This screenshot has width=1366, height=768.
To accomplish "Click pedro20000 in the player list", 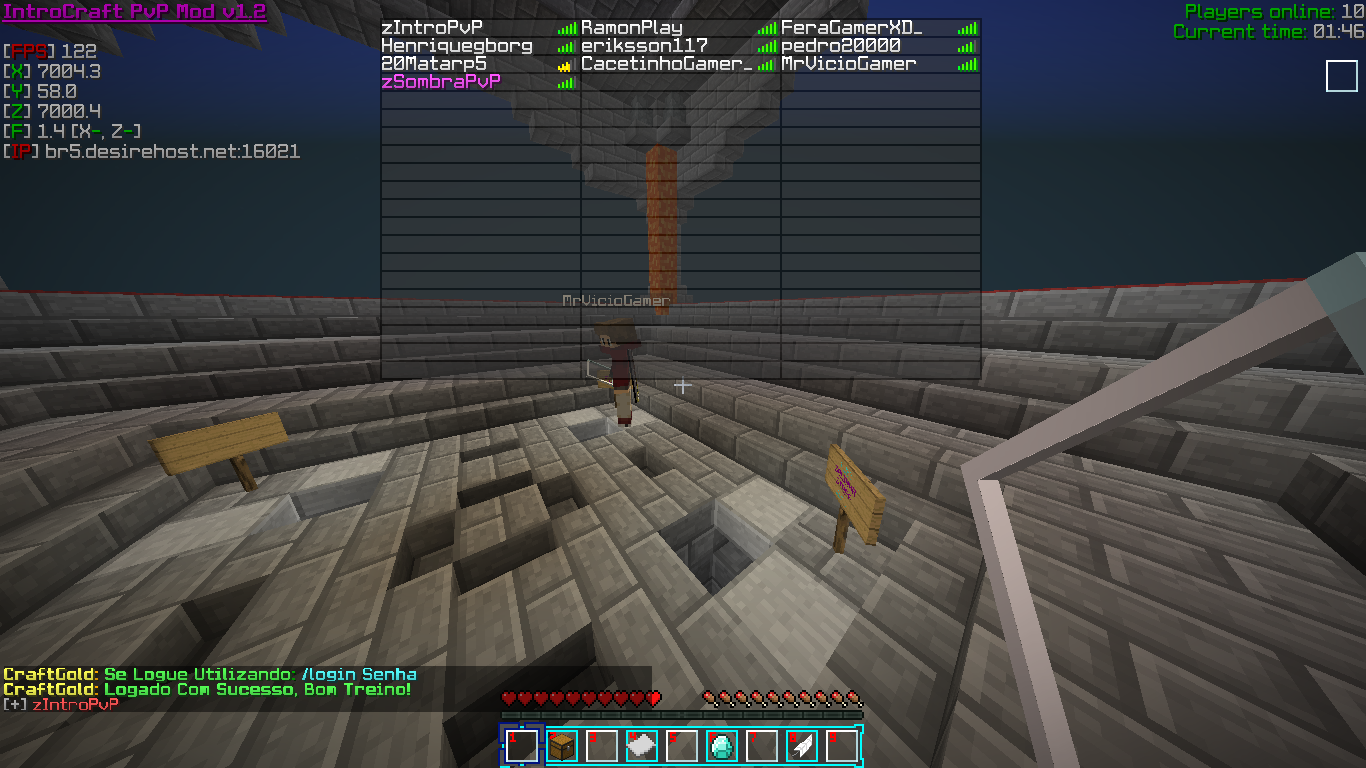I will (841, 46).
